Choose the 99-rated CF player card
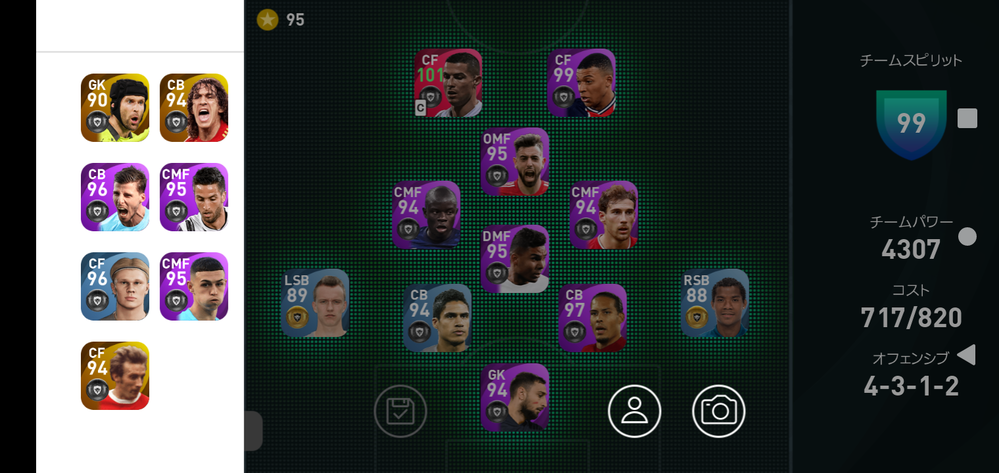This screenshot has height=473, width=999. click(x=581, y=83)
